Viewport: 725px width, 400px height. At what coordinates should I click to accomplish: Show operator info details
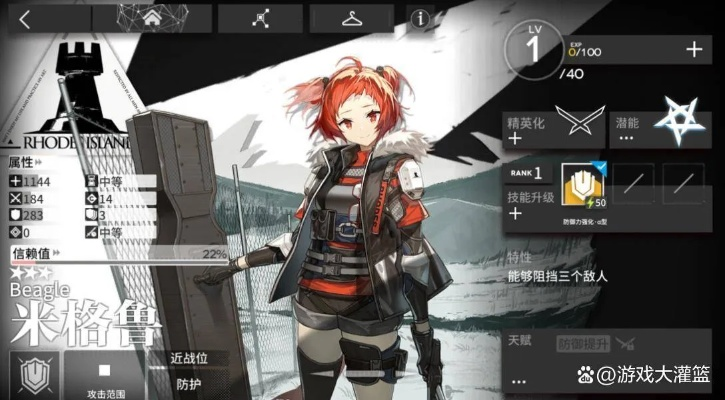coord(420,18)
